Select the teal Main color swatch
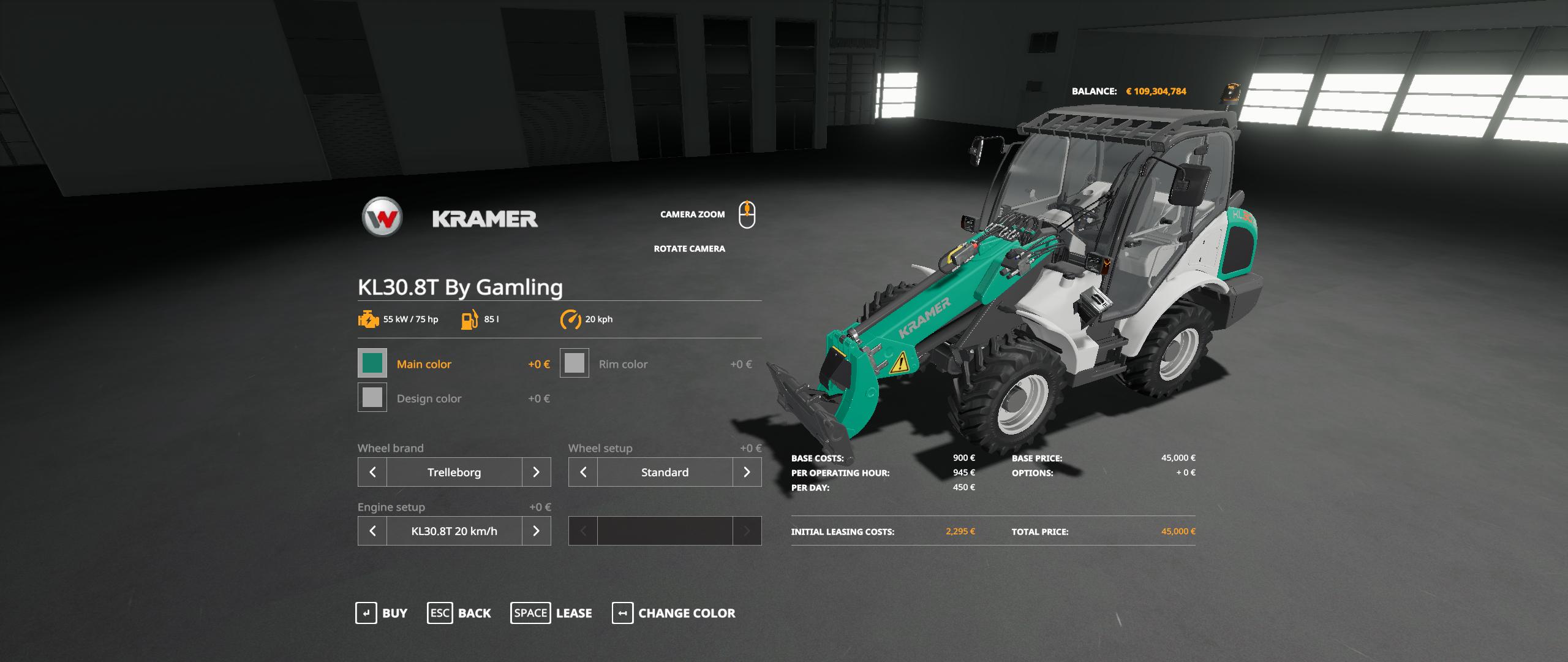 (372, 363)
